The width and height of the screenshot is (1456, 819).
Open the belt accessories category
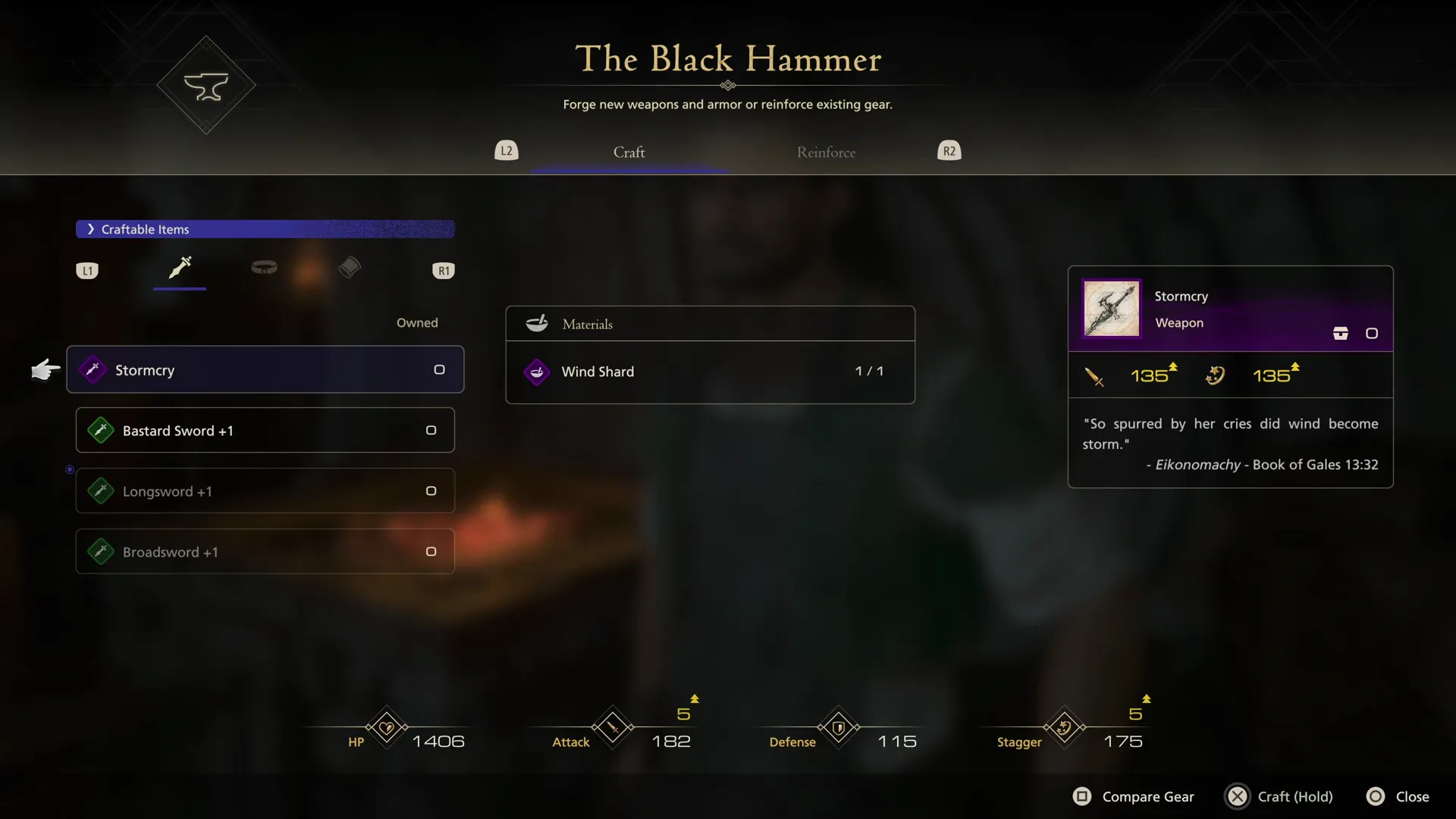click(x=264, y=268)
